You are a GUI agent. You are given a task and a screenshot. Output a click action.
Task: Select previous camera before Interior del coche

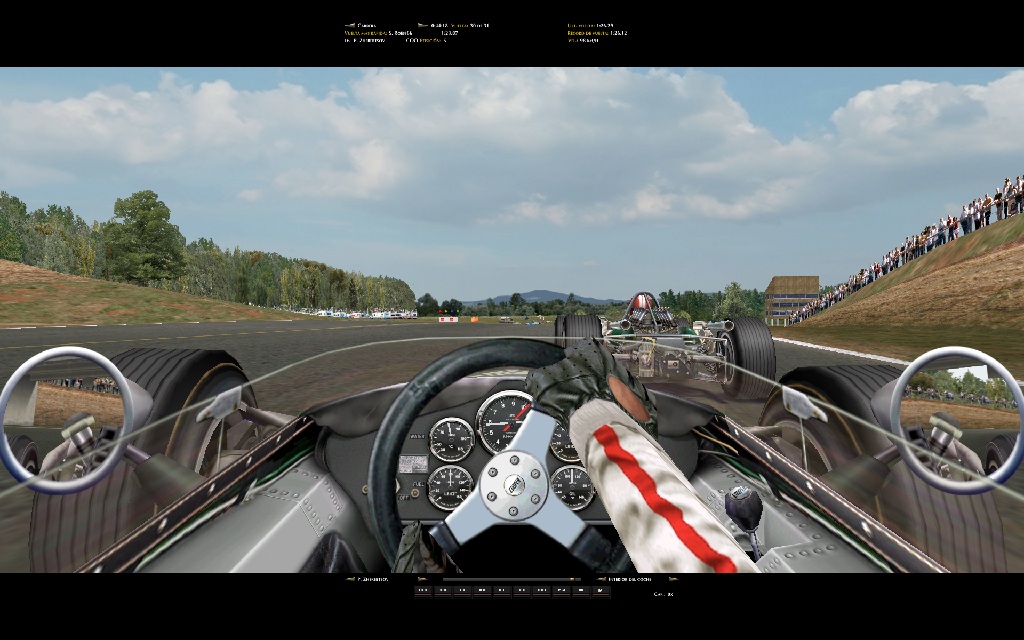(600, 579)
